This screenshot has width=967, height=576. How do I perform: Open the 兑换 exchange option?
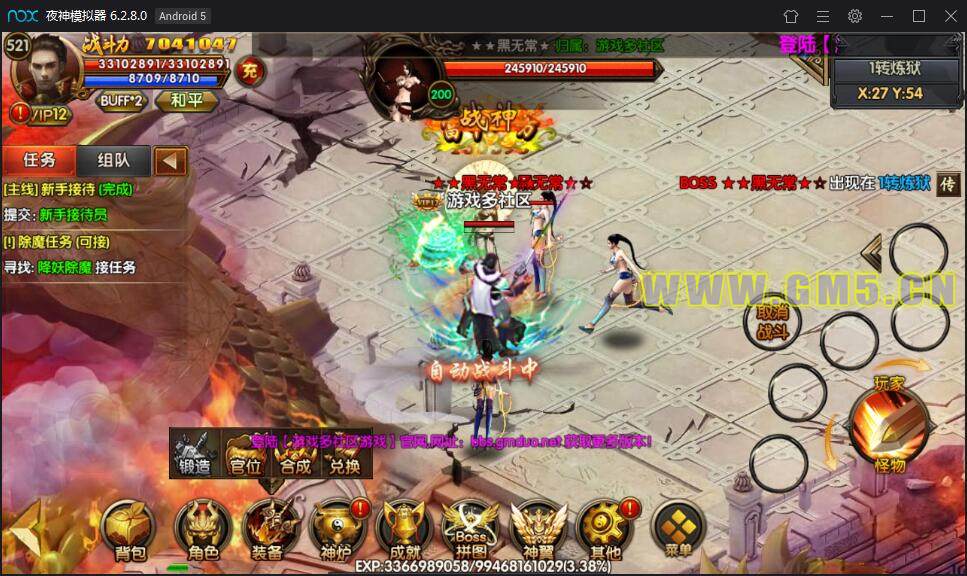[x=345, y=454]
